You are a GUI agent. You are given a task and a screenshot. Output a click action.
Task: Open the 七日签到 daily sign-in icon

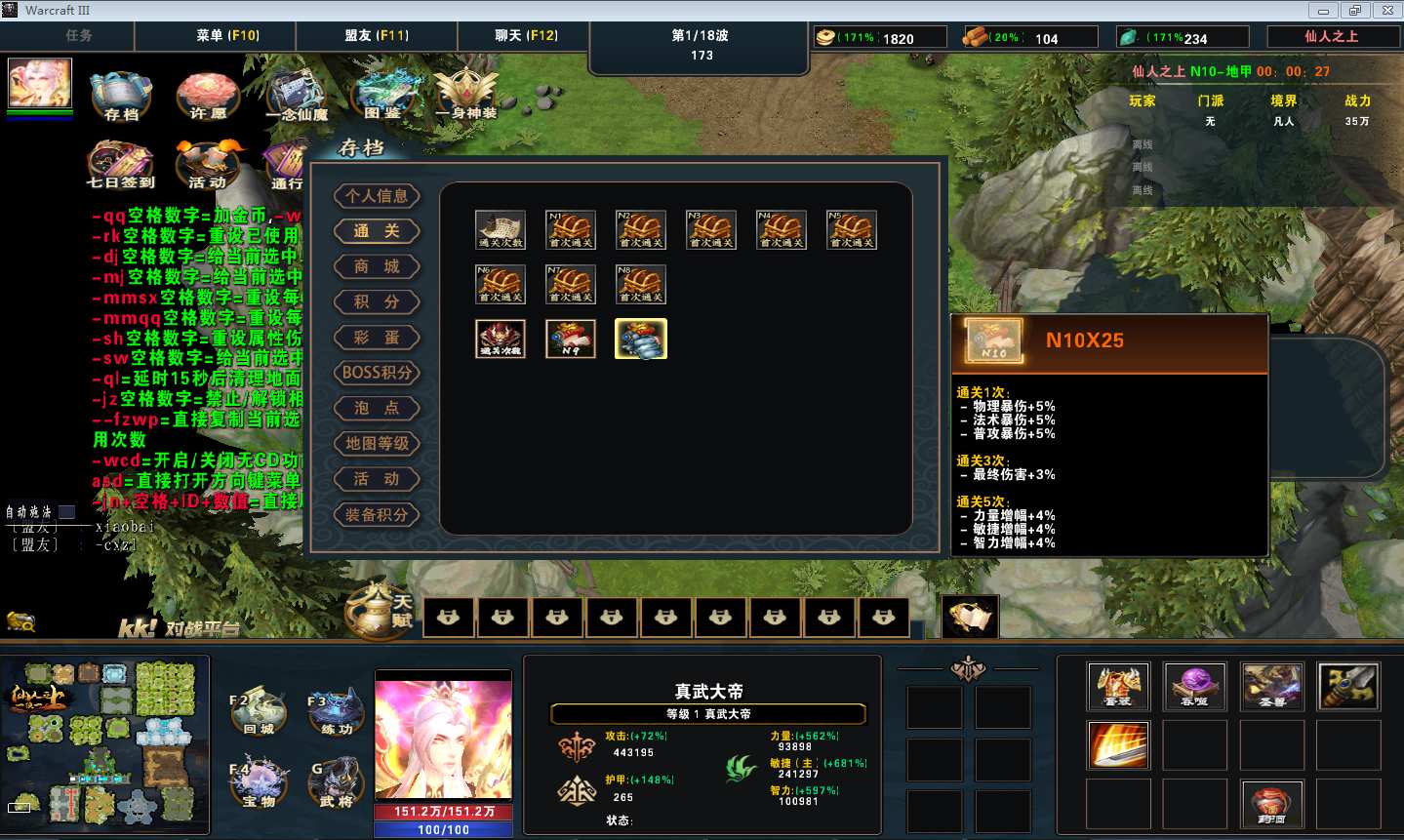[x=120, y=163]
